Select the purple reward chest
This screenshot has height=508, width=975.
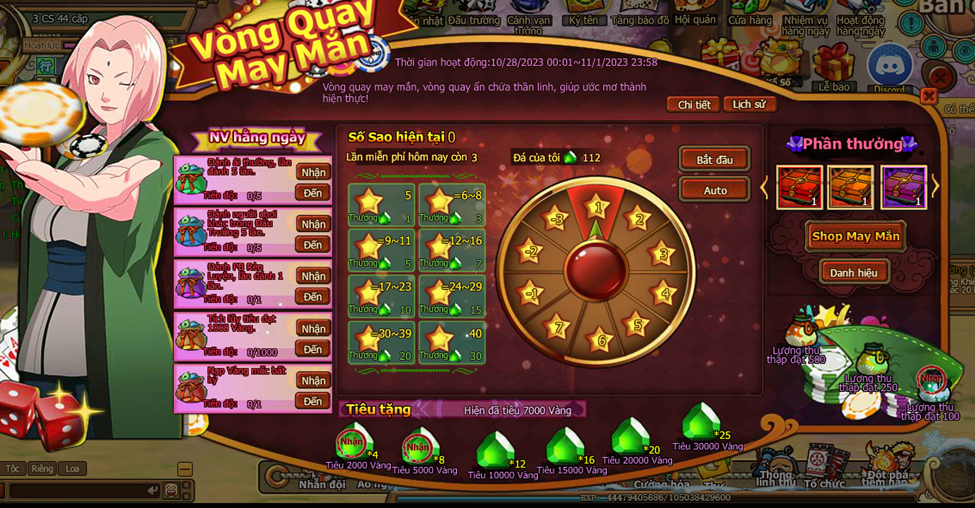pyautogui.click(x=903, y=187)
